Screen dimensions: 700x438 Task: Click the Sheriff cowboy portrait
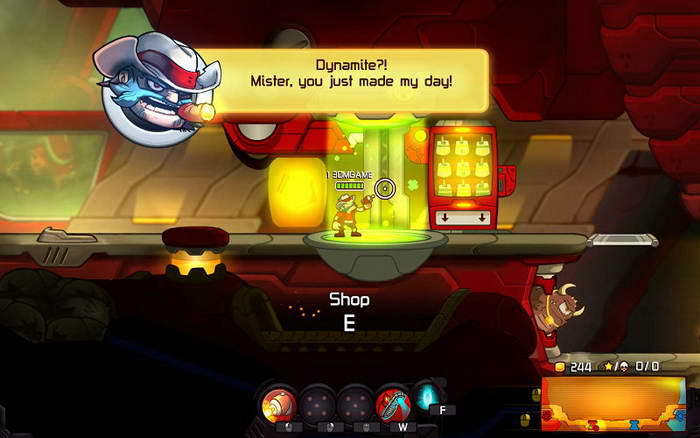(153, 83)
